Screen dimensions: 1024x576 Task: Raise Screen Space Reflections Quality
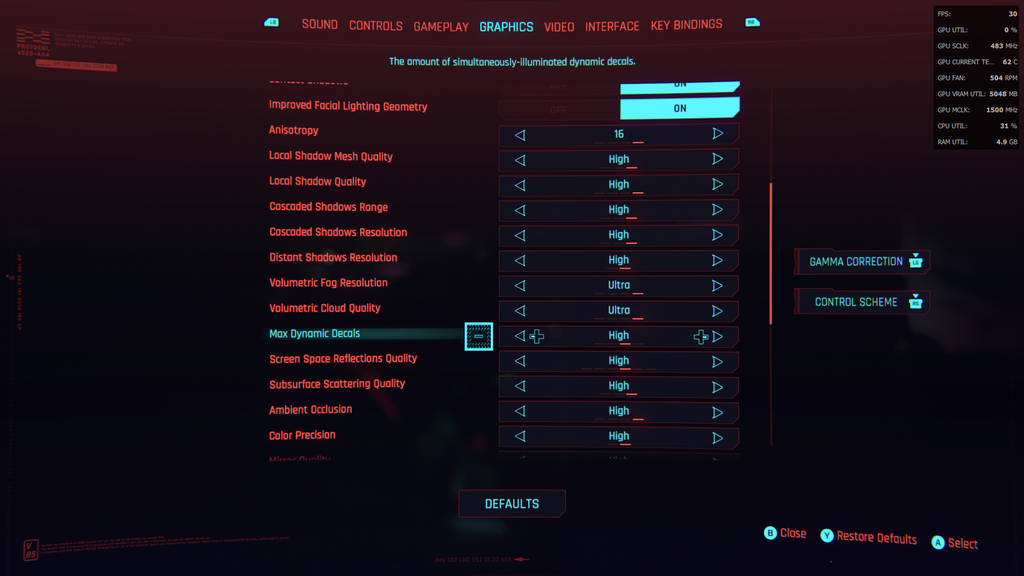pyautogui.click(x=718, y=361)
